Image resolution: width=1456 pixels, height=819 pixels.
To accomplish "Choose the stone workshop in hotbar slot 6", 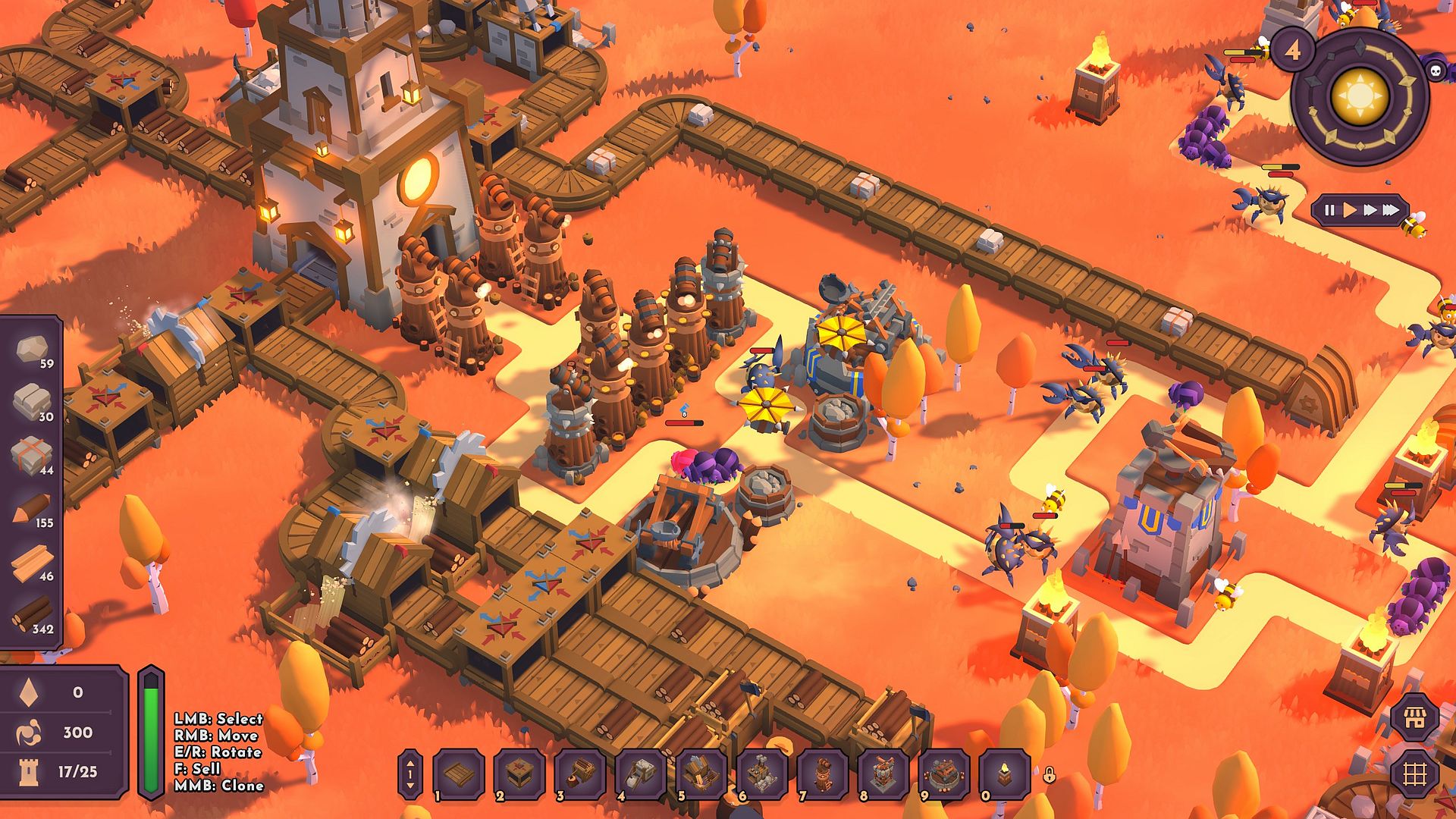I will [x=762, y=774].
